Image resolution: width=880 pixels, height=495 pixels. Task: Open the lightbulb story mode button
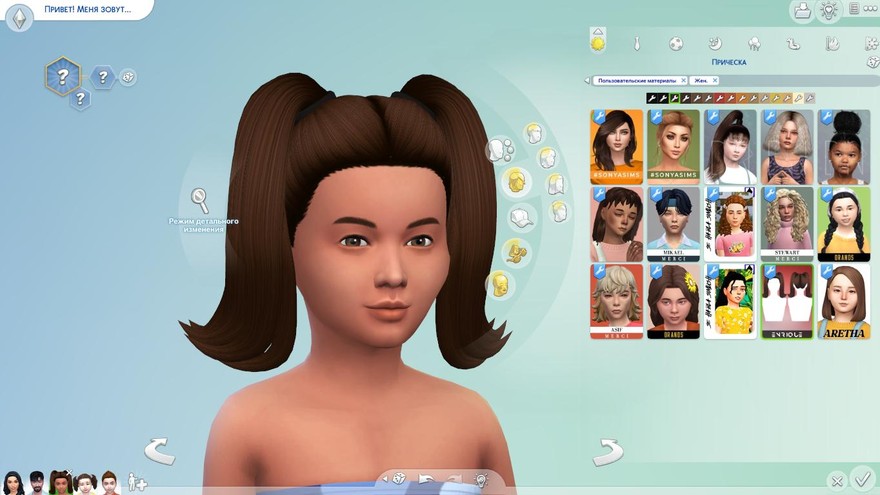coord(828,10)
